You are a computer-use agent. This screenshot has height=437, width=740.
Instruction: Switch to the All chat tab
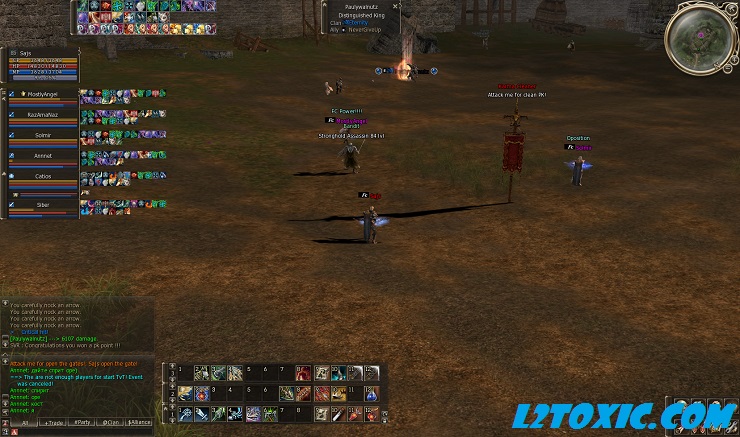(x=24, y=423)
